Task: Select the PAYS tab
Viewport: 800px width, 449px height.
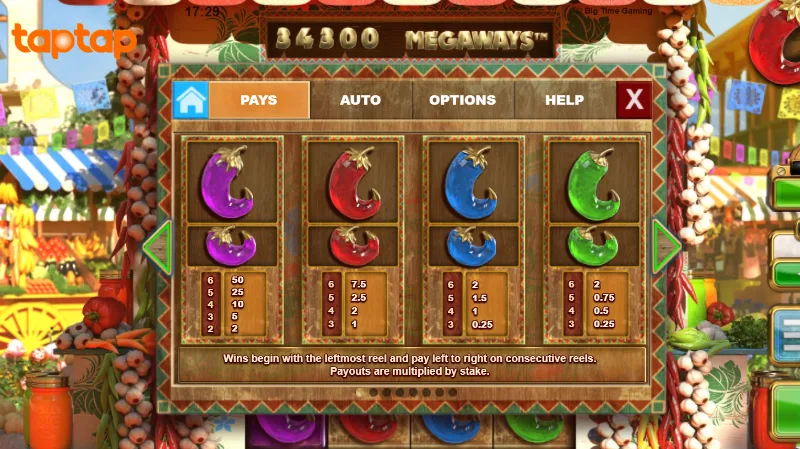Action: 259,100
